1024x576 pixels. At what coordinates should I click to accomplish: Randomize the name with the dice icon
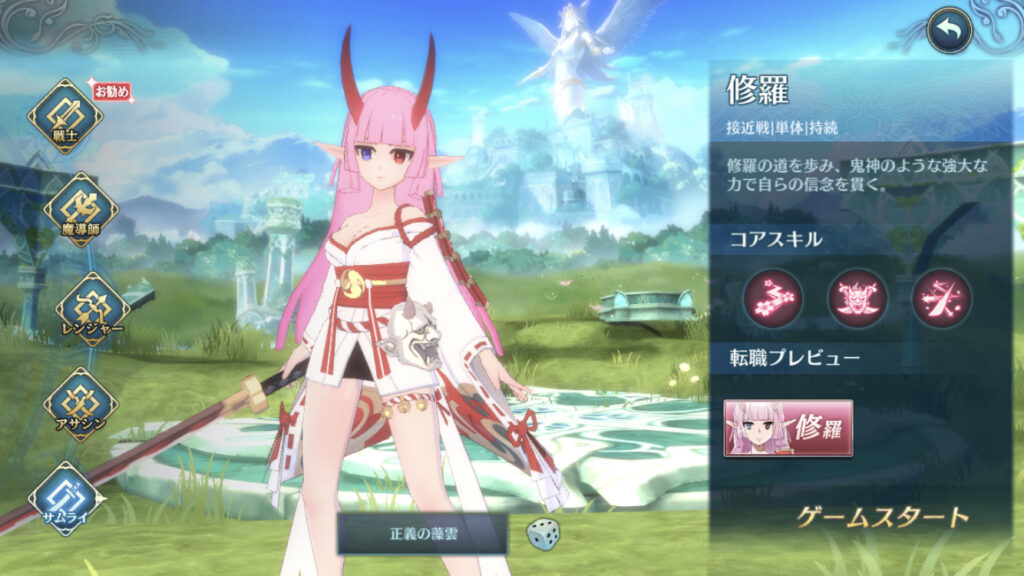point(544,534)
